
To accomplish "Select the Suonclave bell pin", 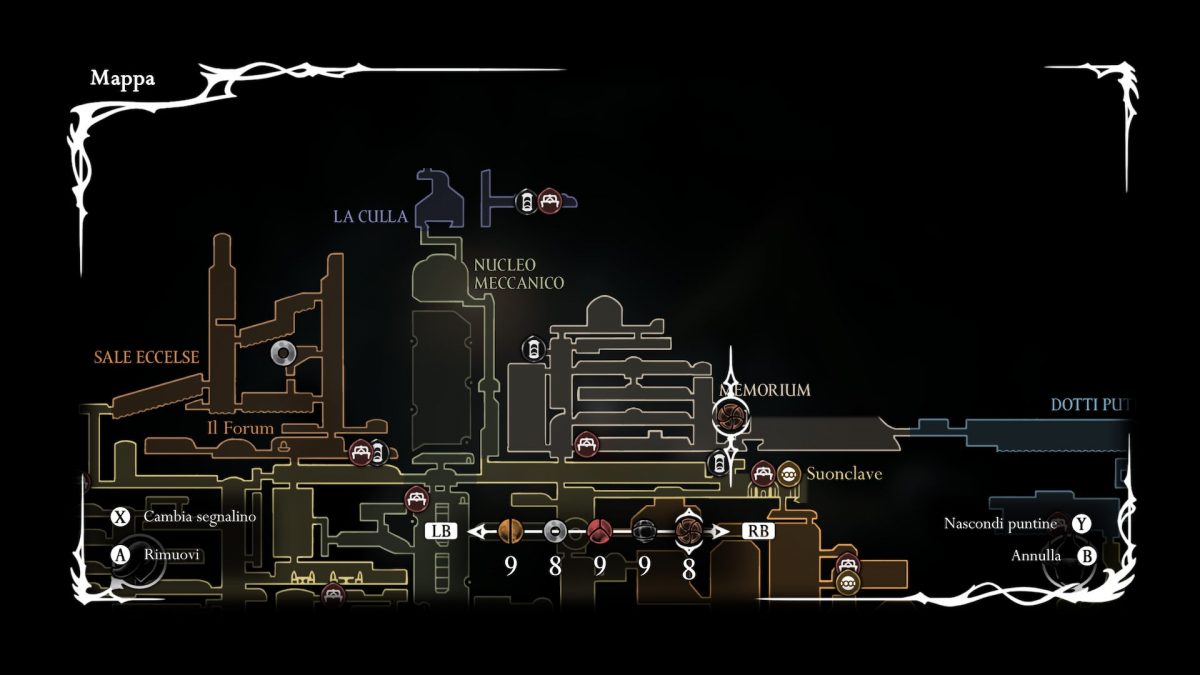I will [789, 473].
